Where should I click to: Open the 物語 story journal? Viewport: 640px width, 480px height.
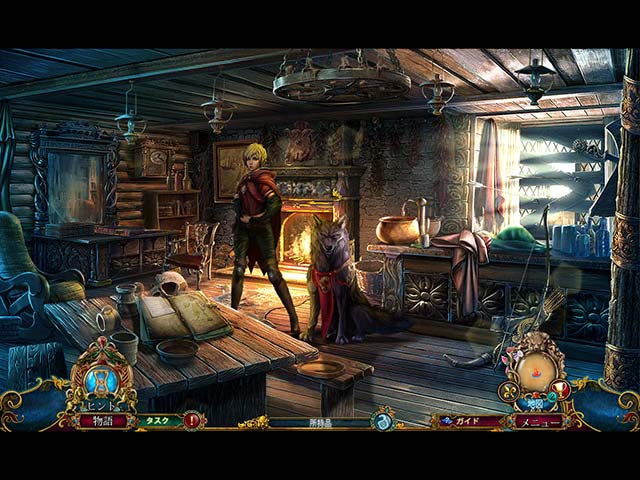104,421
